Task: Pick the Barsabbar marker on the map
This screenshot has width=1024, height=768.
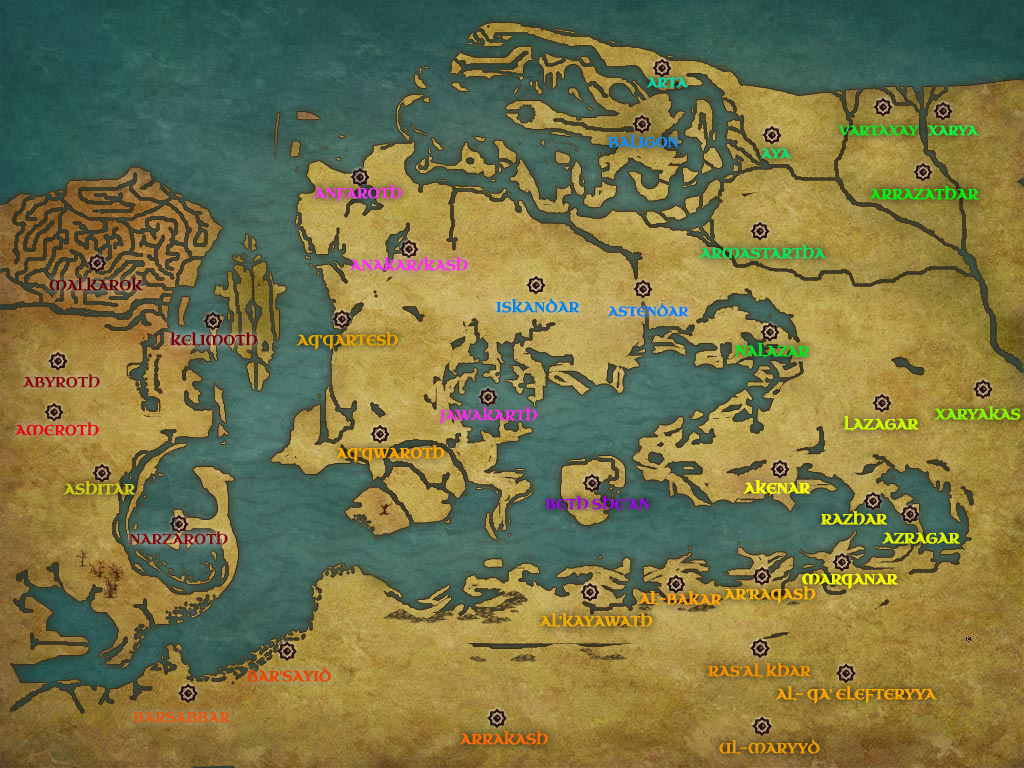Action: pos(187,693)
